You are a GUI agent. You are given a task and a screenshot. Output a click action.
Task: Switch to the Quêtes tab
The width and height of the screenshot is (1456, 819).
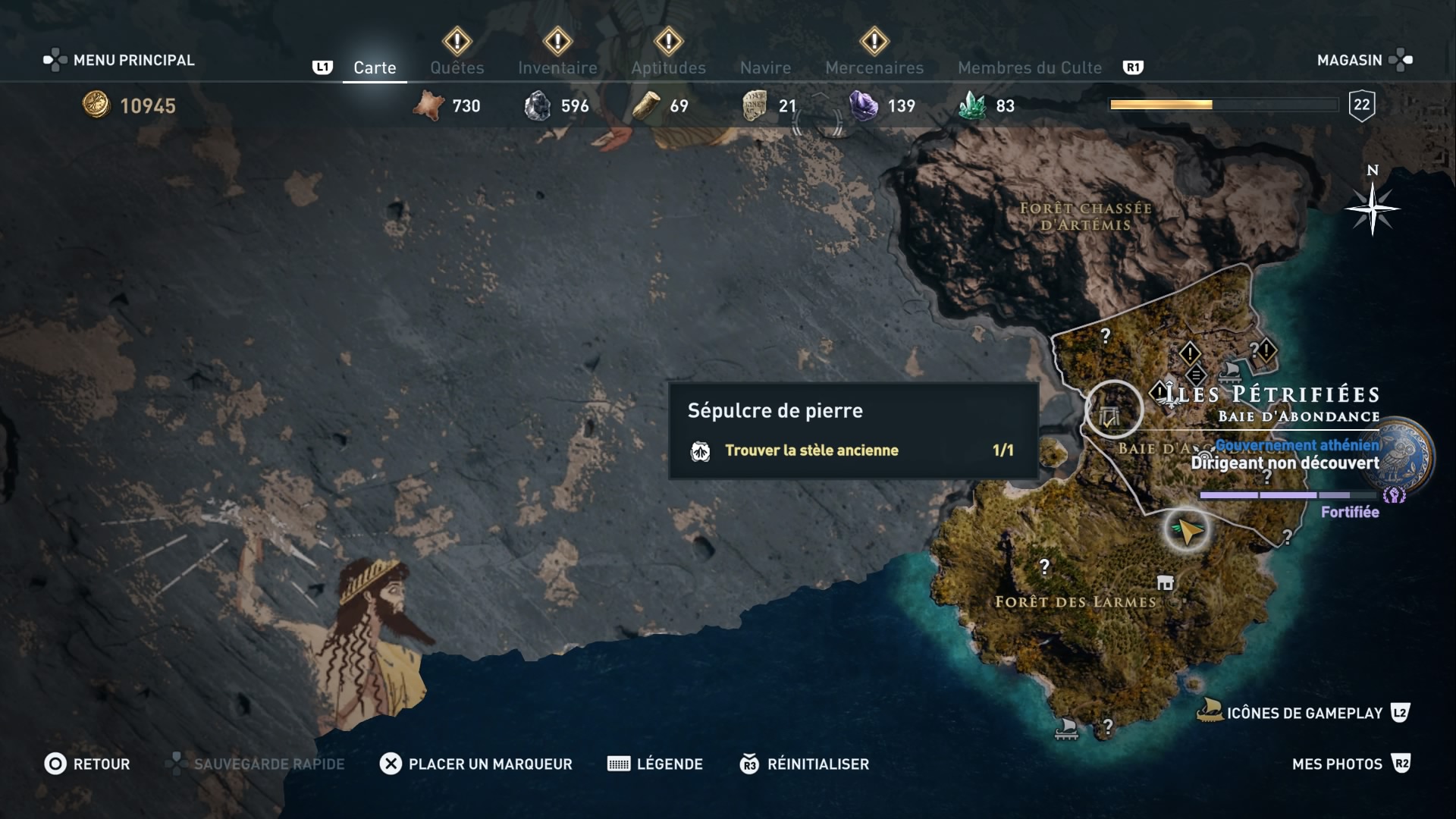(457, 67)
